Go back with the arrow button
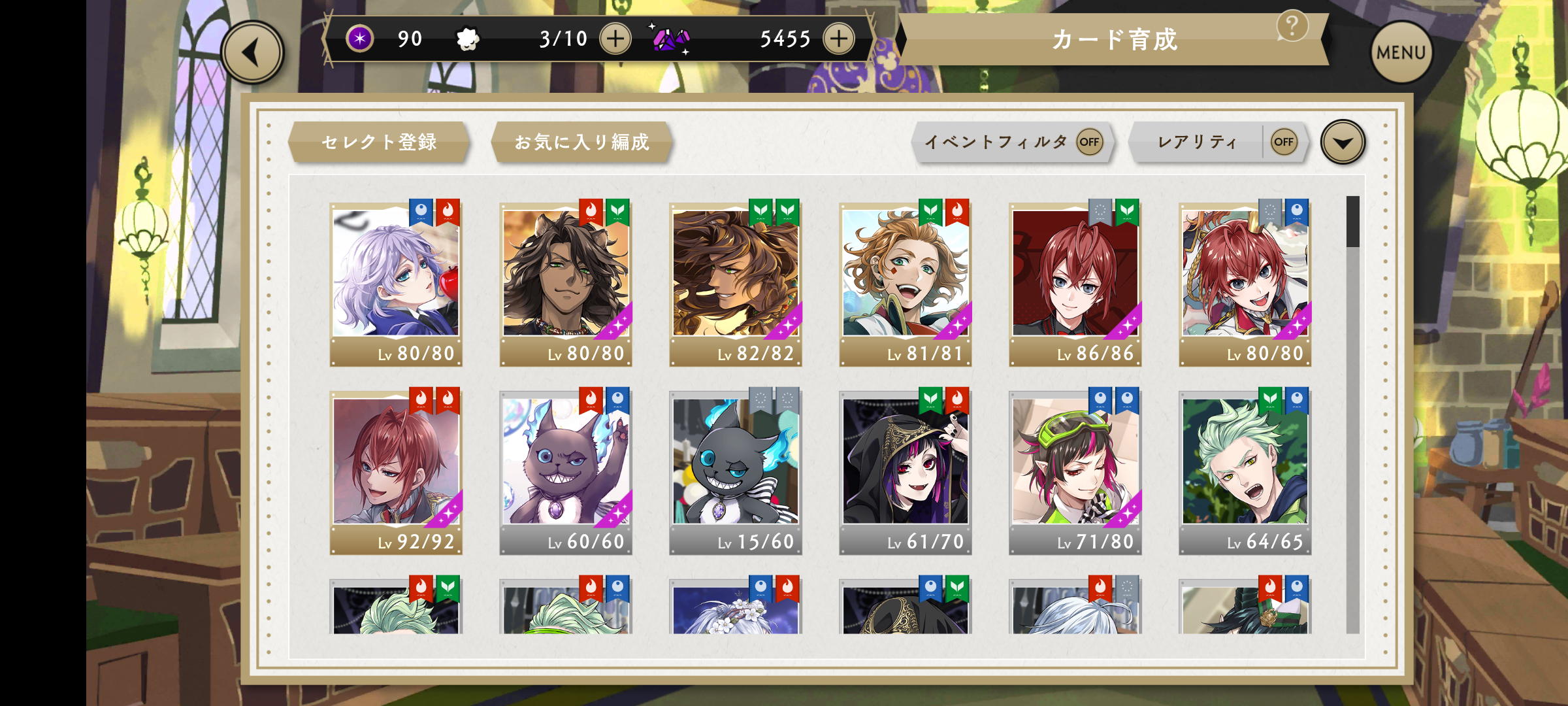The width and height of the screenshot is (1568, 706). click(x=252, y=53)
